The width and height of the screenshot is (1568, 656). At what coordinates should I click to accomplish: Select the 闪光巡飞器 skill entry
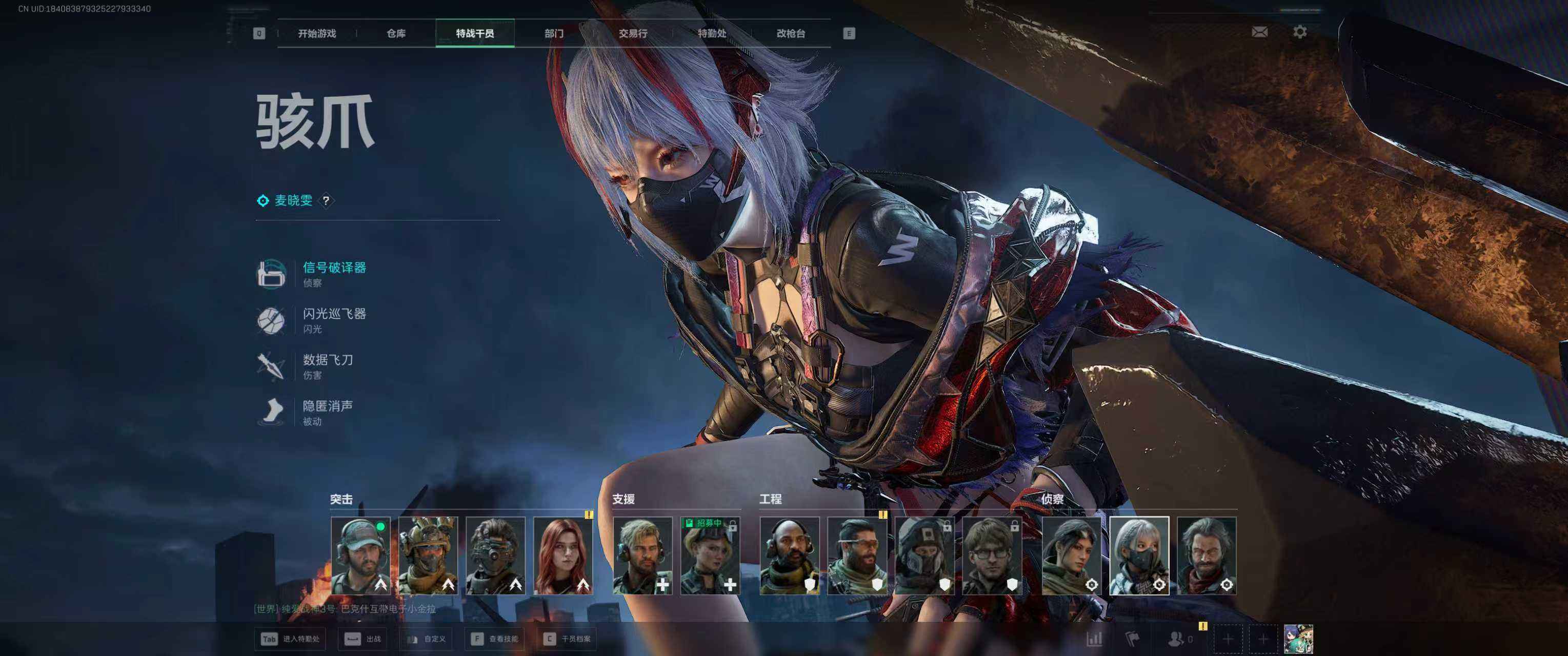click(334, 314)
